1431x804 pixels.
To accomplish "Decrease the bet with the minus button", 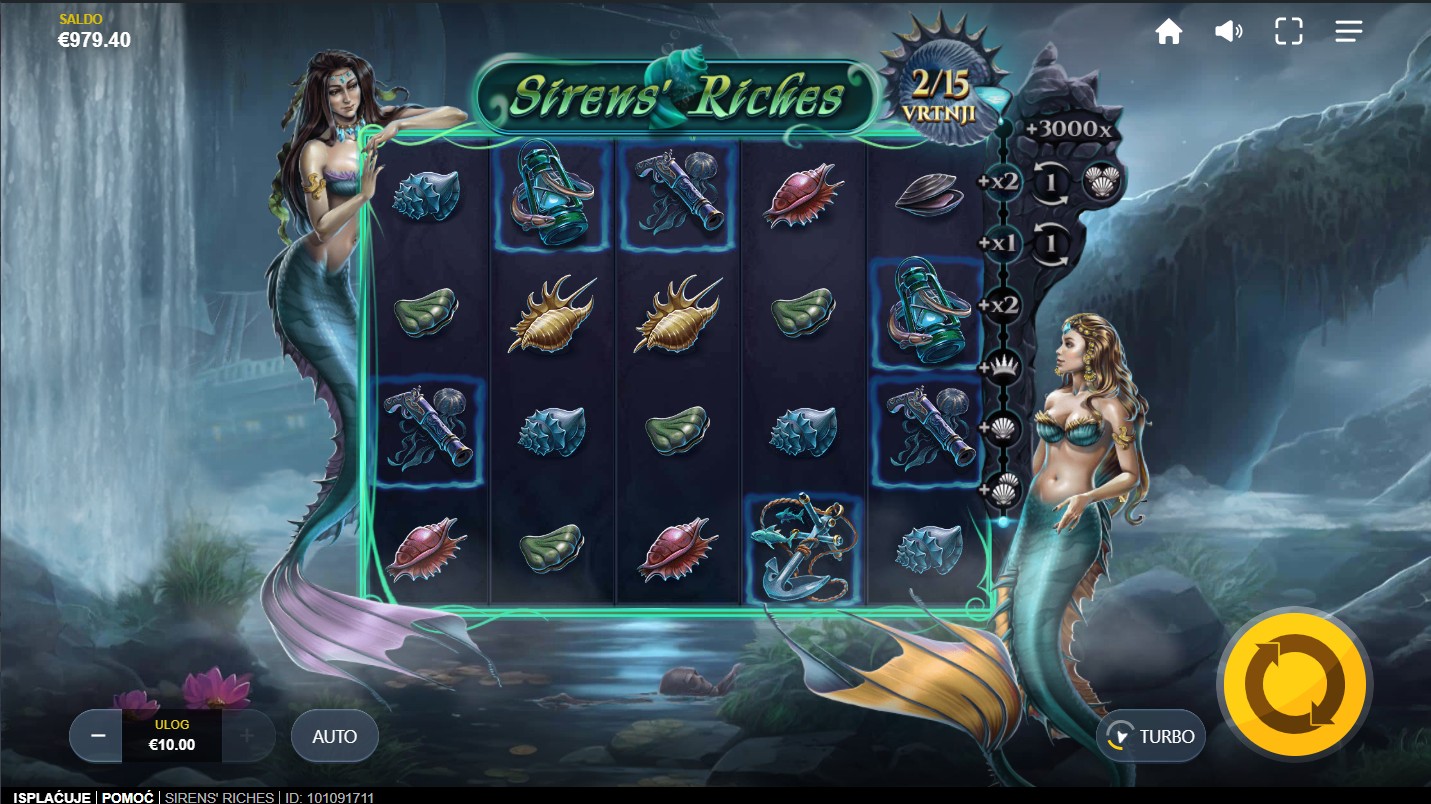I will tap(98, 736).
